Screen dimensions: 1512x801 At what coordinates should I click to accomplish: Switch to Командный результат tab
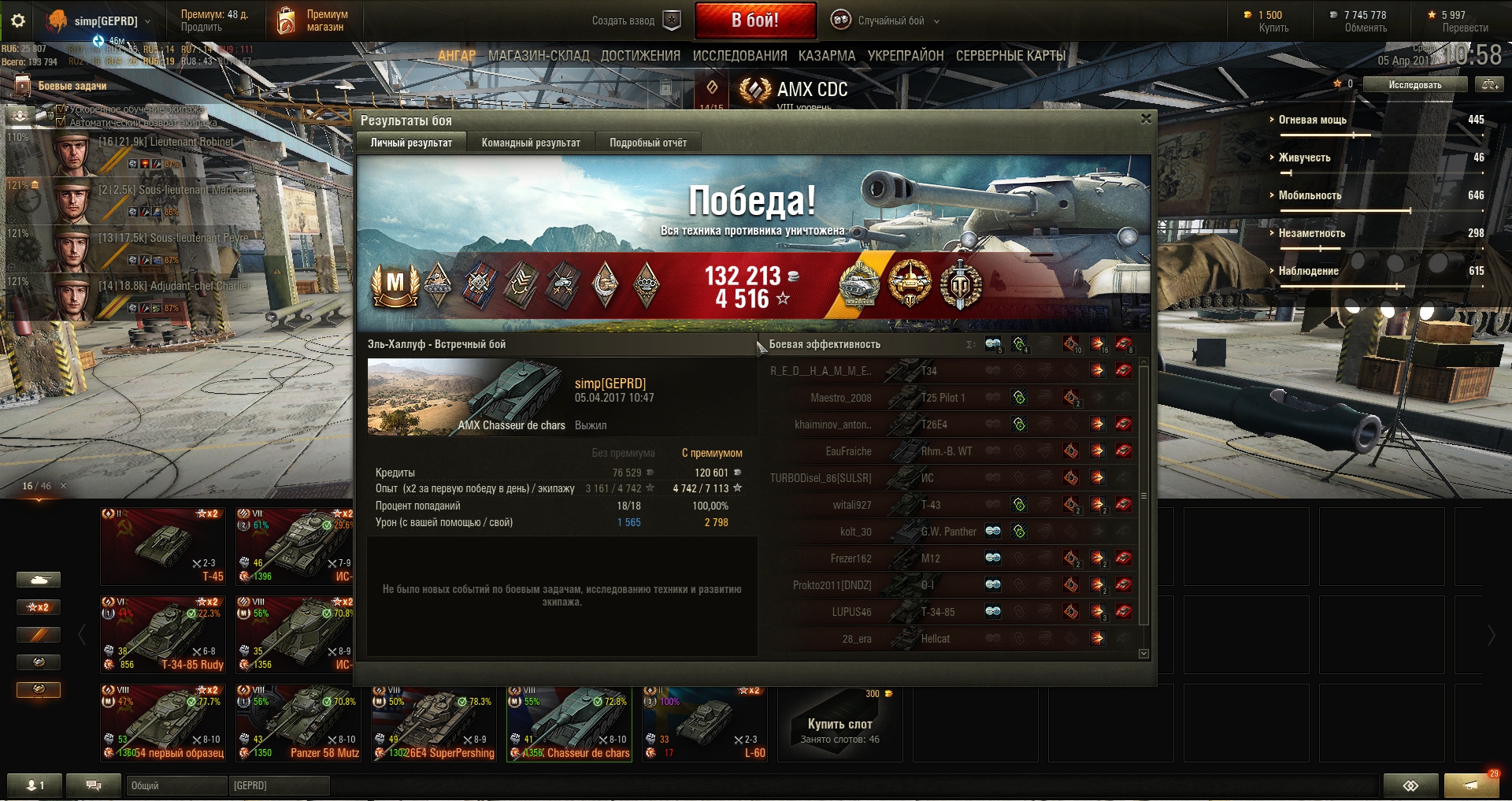531,143
